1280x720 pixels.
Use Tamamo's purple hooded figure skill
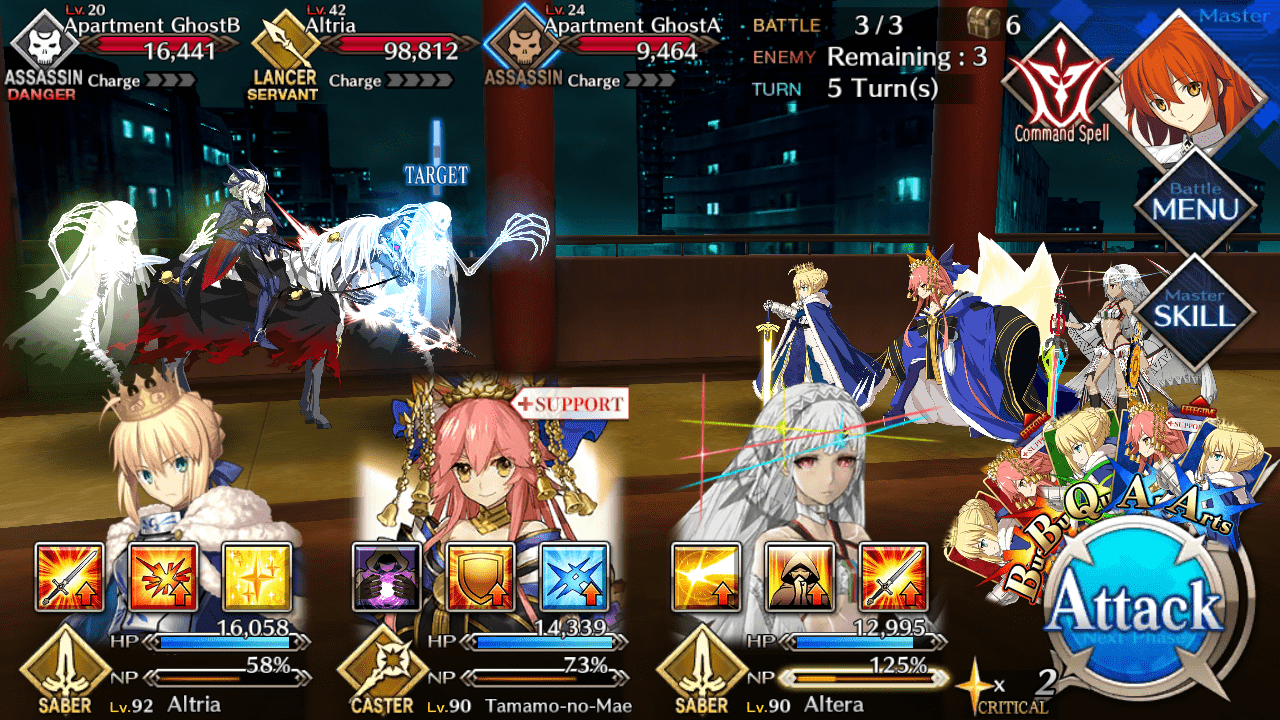click(387, 577)
